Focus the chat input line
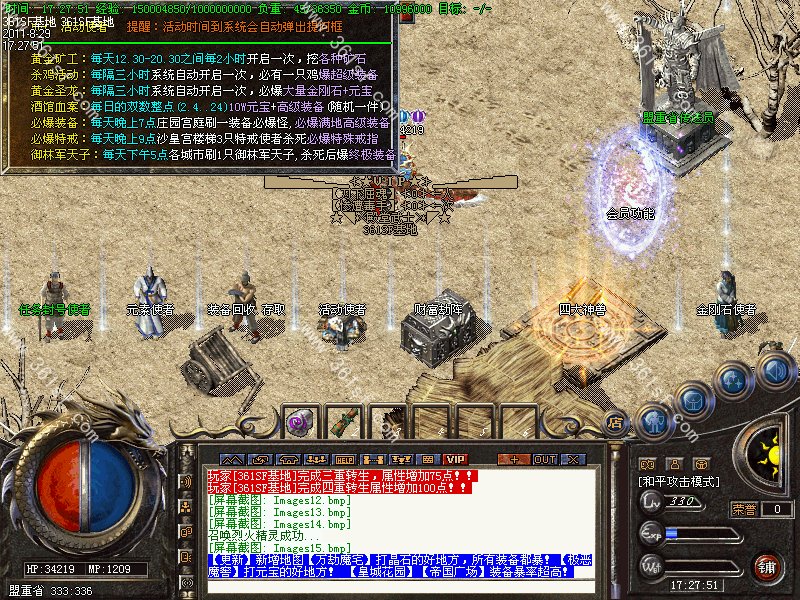Image resolution: width=800 pixels, height=600 pixels. click(400, 586)
